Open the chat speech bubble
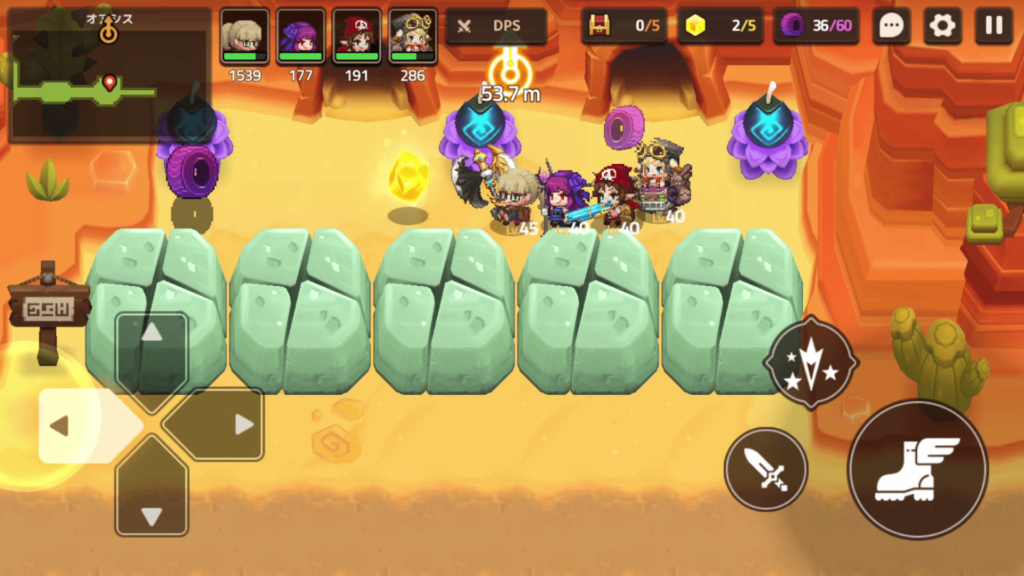 (891, 27)
